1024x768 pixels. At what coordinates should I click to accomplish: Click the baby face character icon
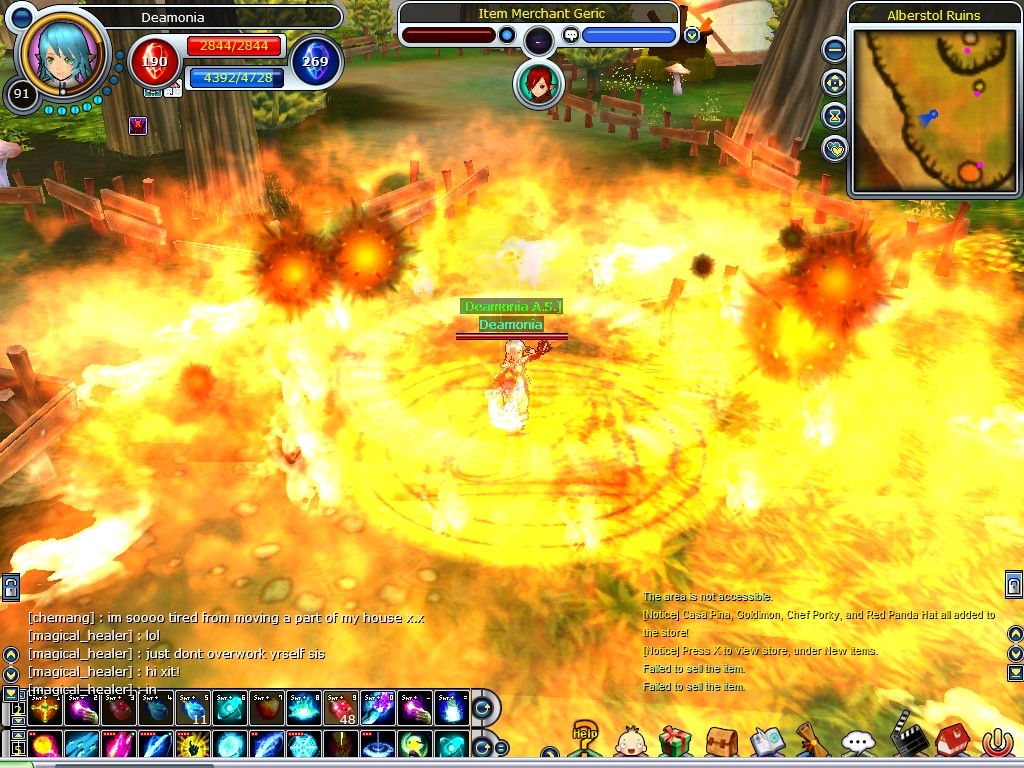(630, 742)
